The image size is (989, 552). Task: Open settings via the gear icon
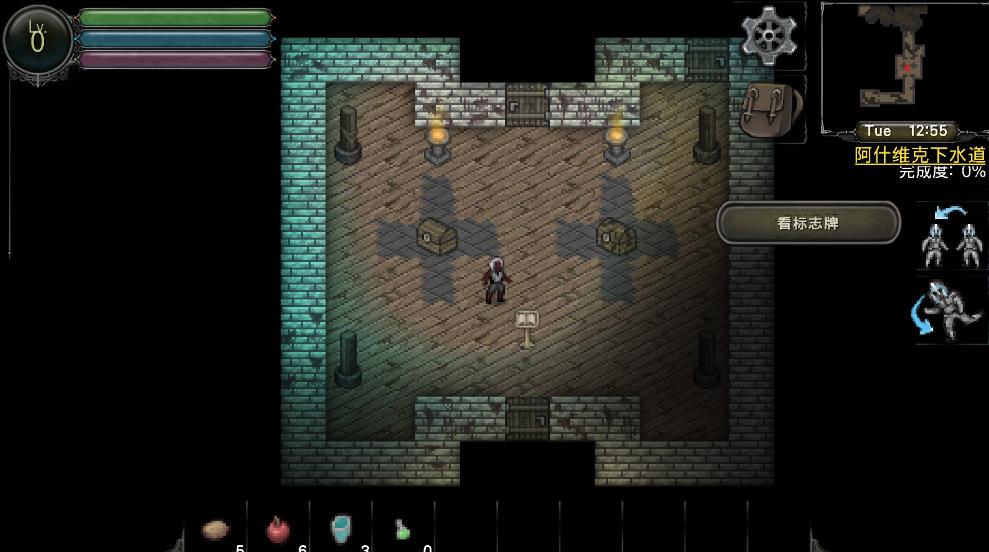pyautogui.click(x=767, y=36)
